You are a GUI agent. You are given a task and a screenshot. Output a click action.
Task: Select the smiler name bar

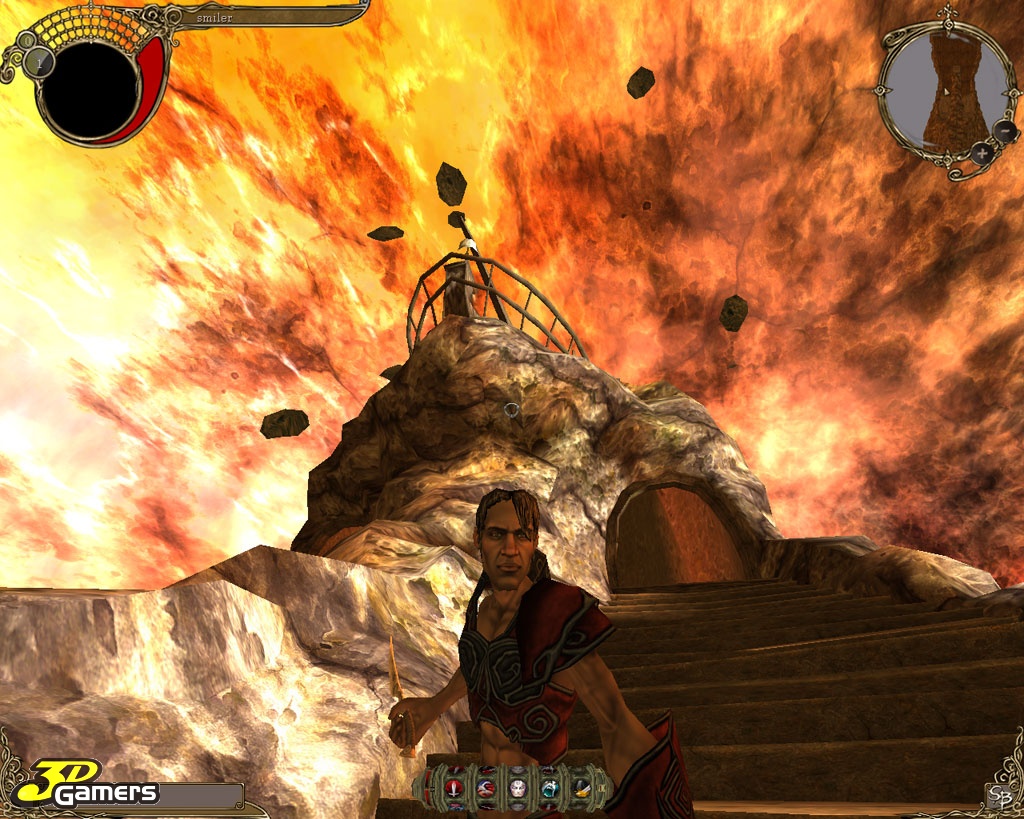coord(265,17)
